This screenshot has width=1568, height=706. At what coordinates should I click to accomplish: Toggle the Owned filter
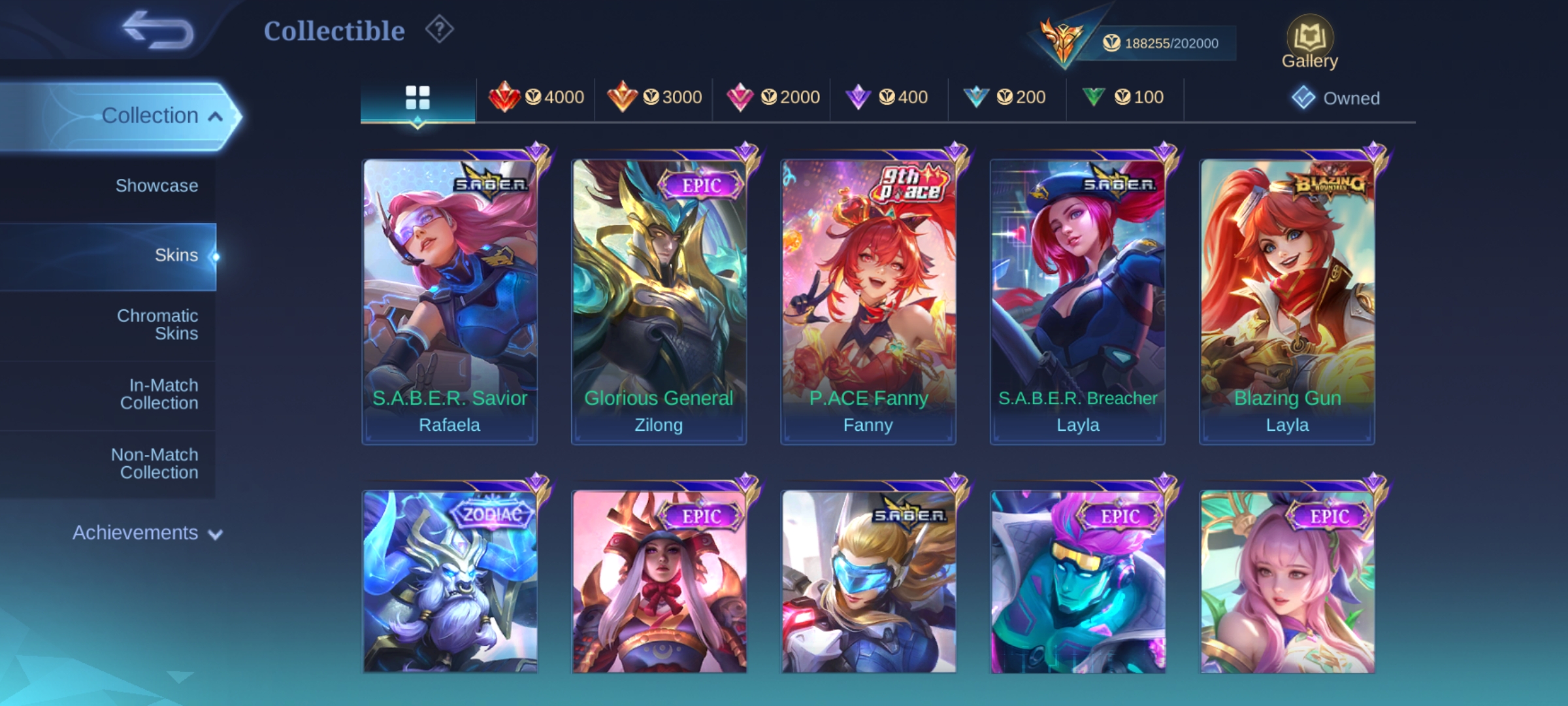coord(1336,98)
